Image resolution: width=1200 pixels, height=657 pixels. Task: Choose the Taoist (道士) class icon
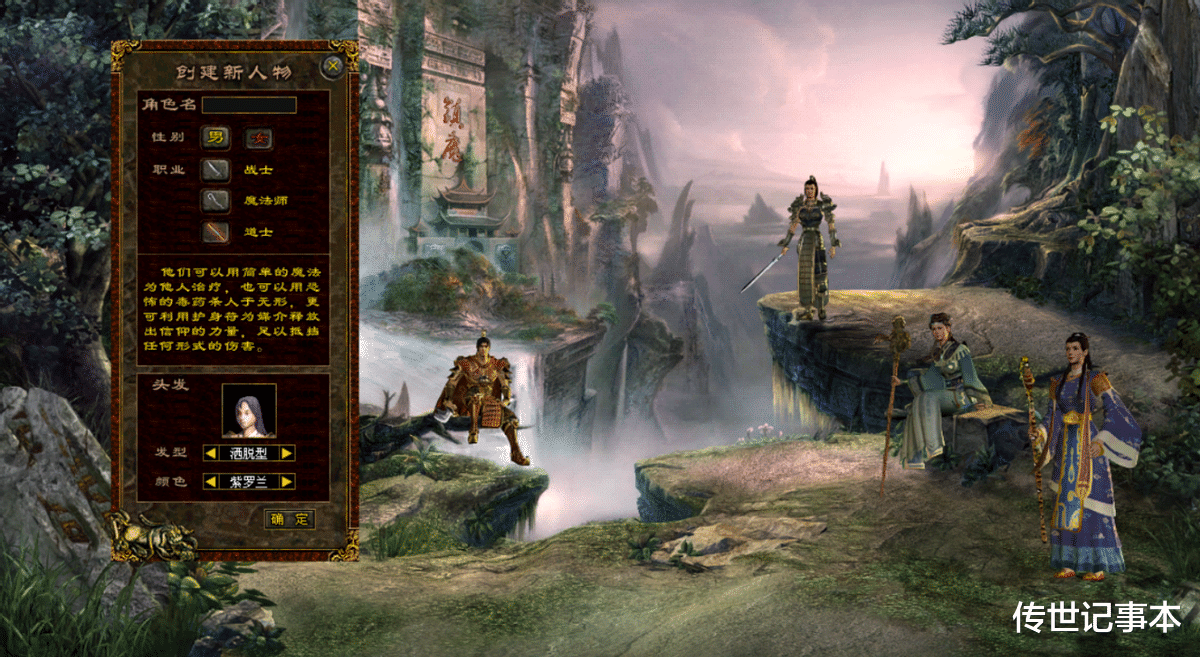pyautogui.click(x=215, y=232)
